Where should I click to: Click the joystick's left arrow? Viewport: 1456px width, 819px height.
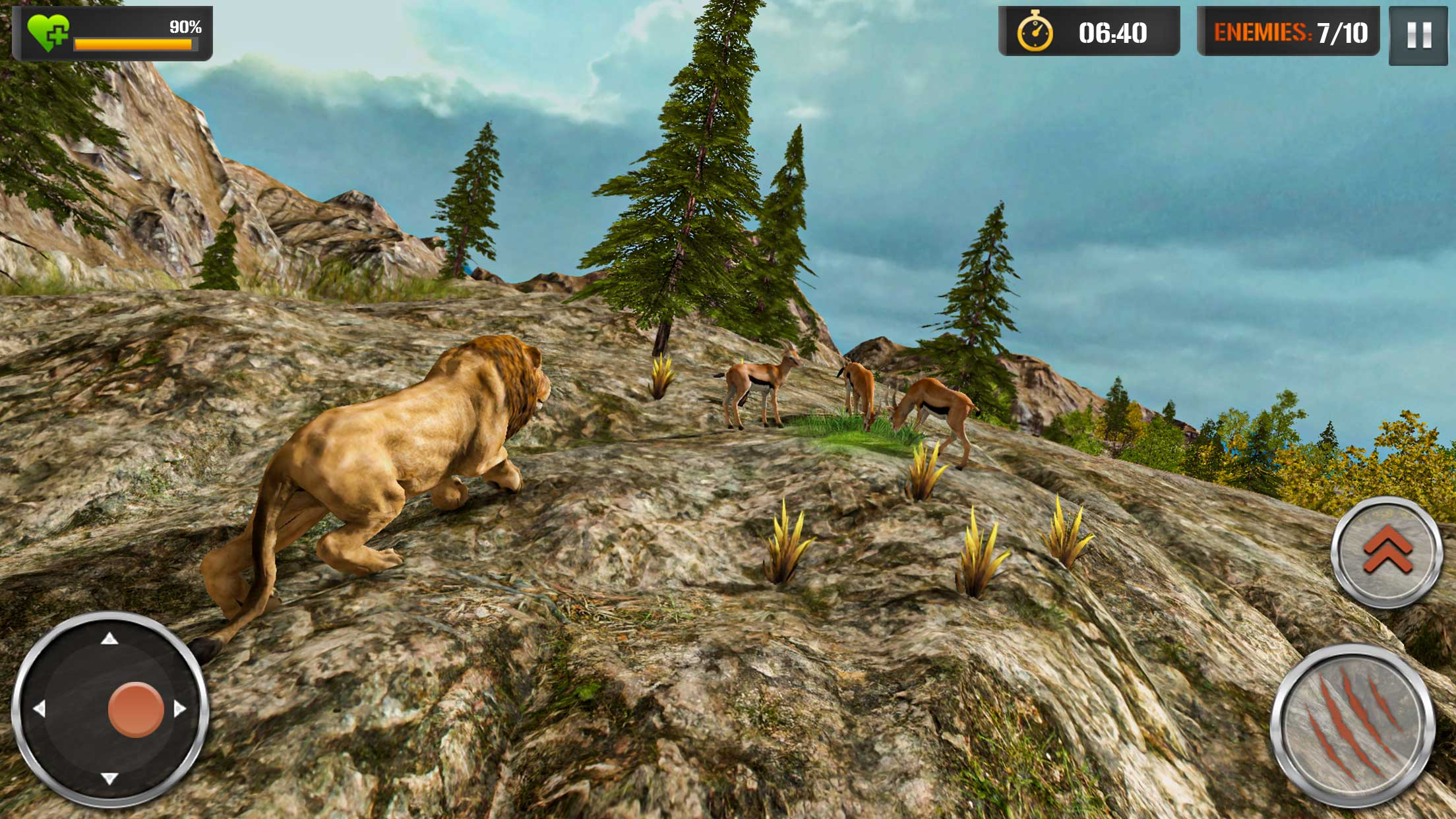[x=39, y=709]
